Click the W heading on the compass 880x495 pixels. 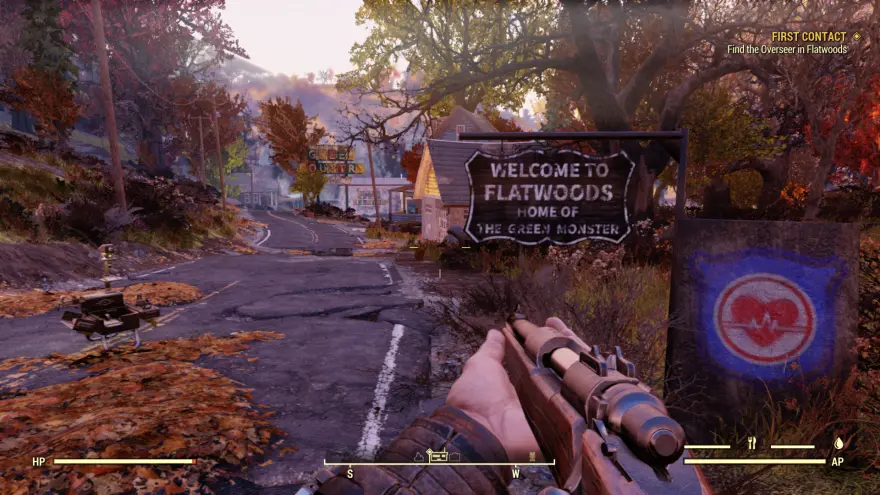(517, 471)
